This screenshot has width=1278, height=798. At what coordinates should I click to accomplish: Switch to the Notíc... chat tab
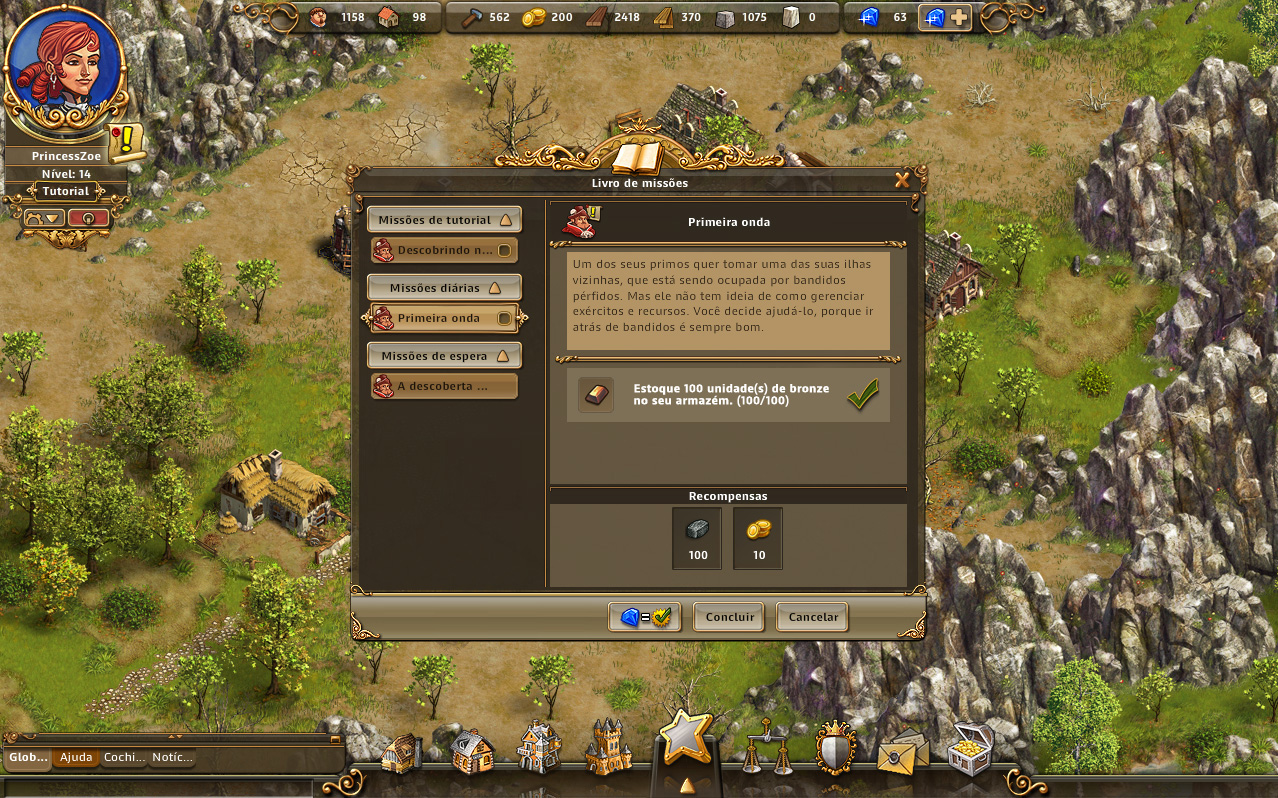click(x=172, y=758)
